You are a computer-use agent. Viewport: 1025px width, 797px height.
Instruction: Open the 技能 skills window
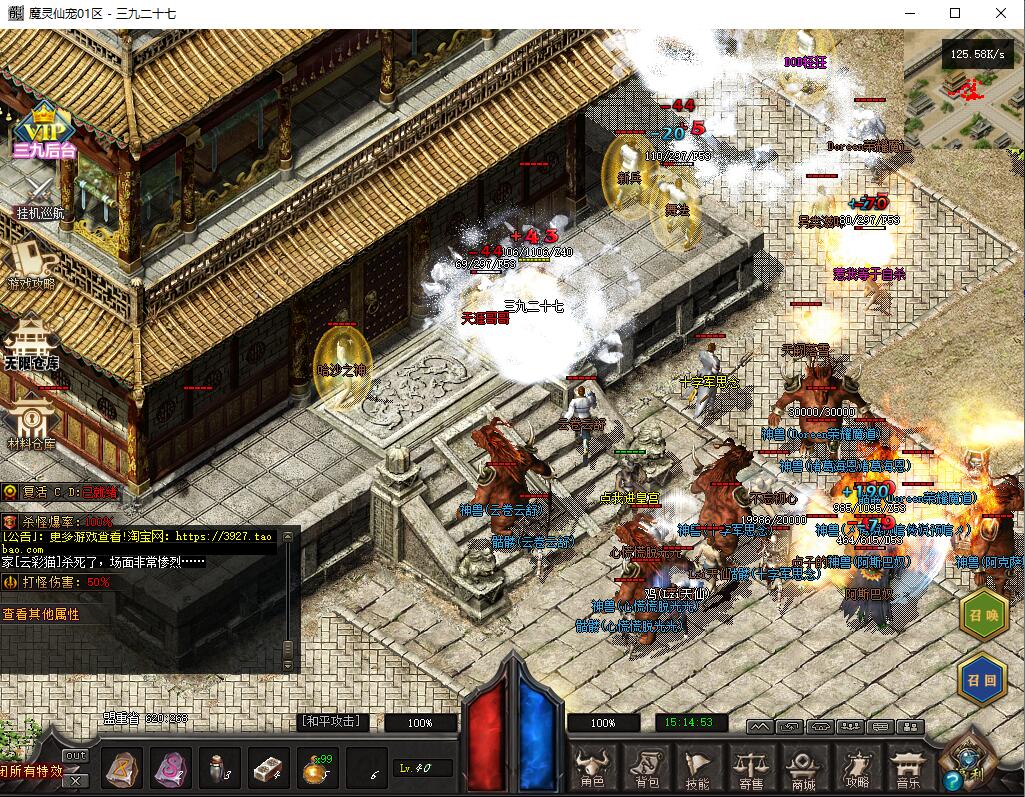698,768
